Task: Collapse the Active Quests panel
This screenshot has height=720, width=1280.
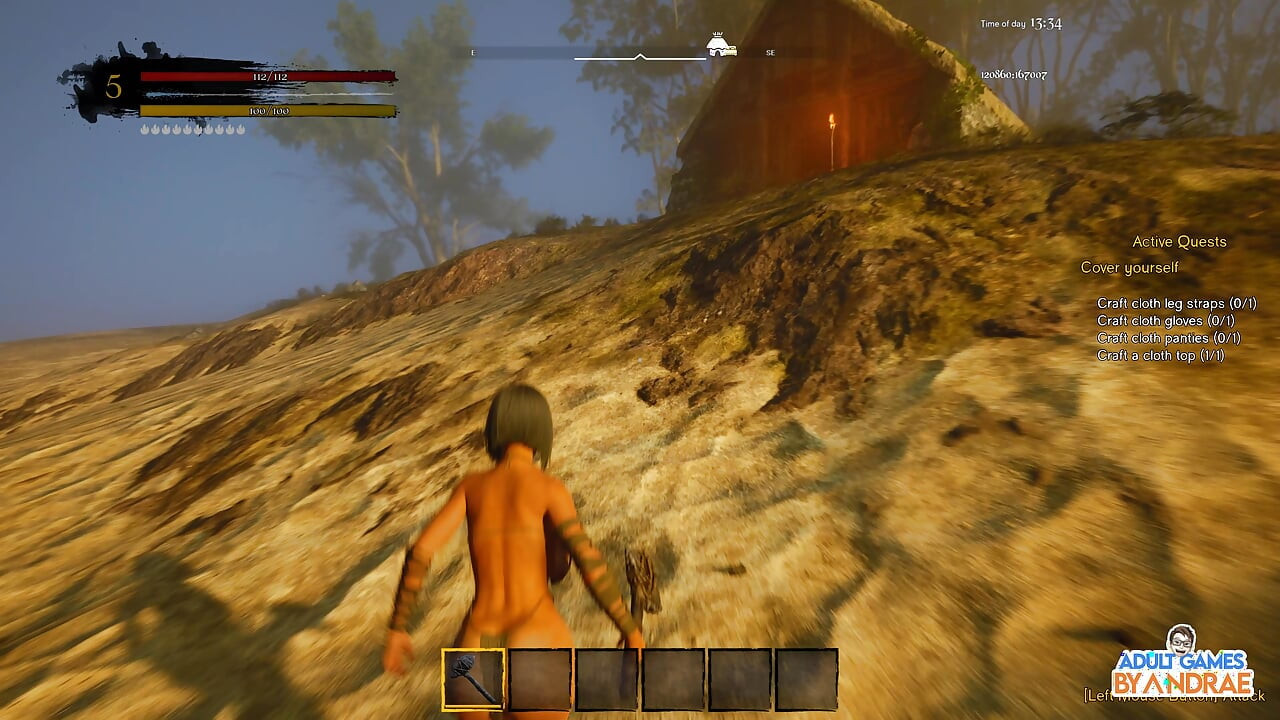Action: click(1180, 241)
